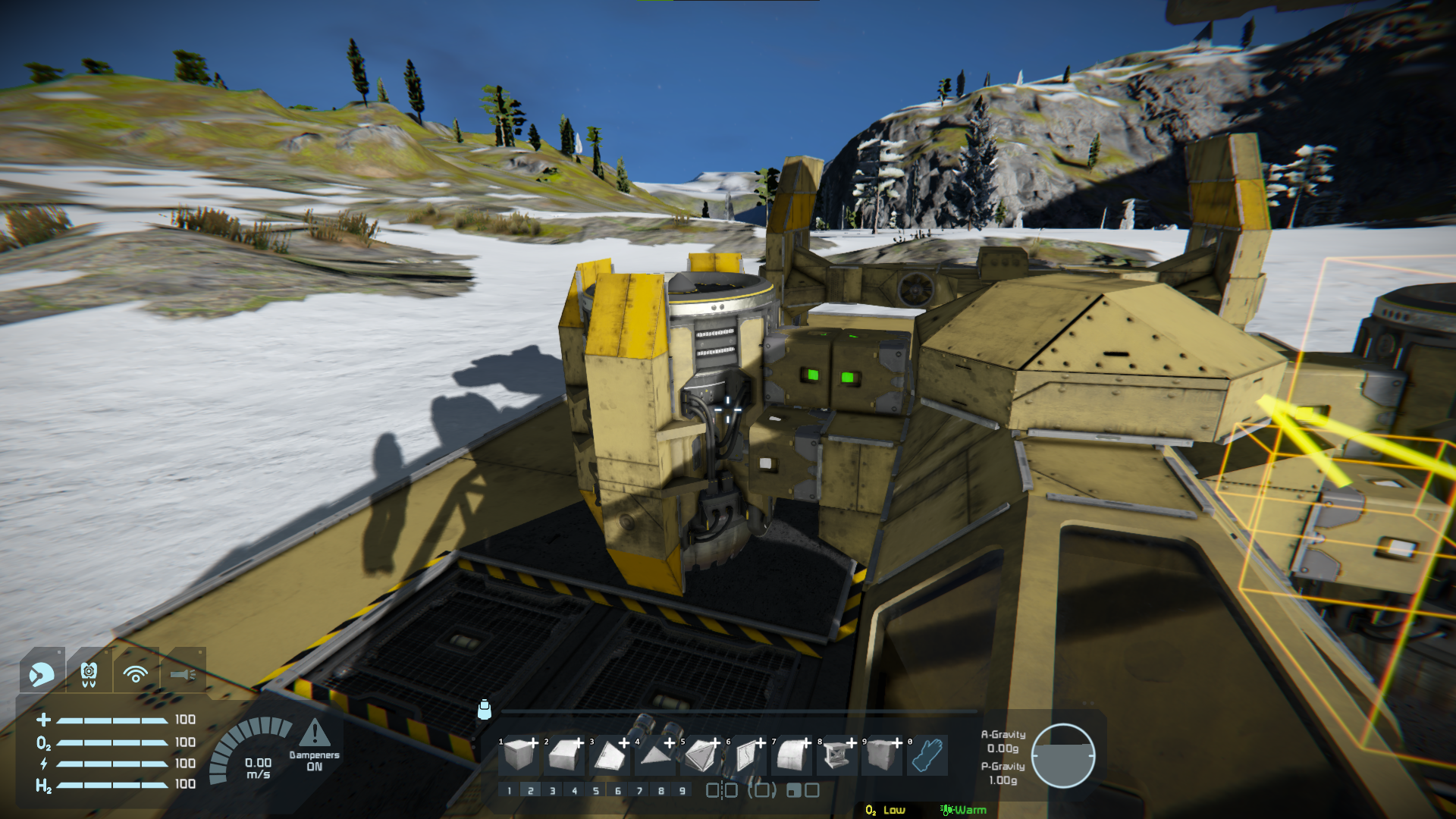Choose the flat panel block in slot 6
The height and width of the screenshot is (819, 1456).
[x=747, y=755]
